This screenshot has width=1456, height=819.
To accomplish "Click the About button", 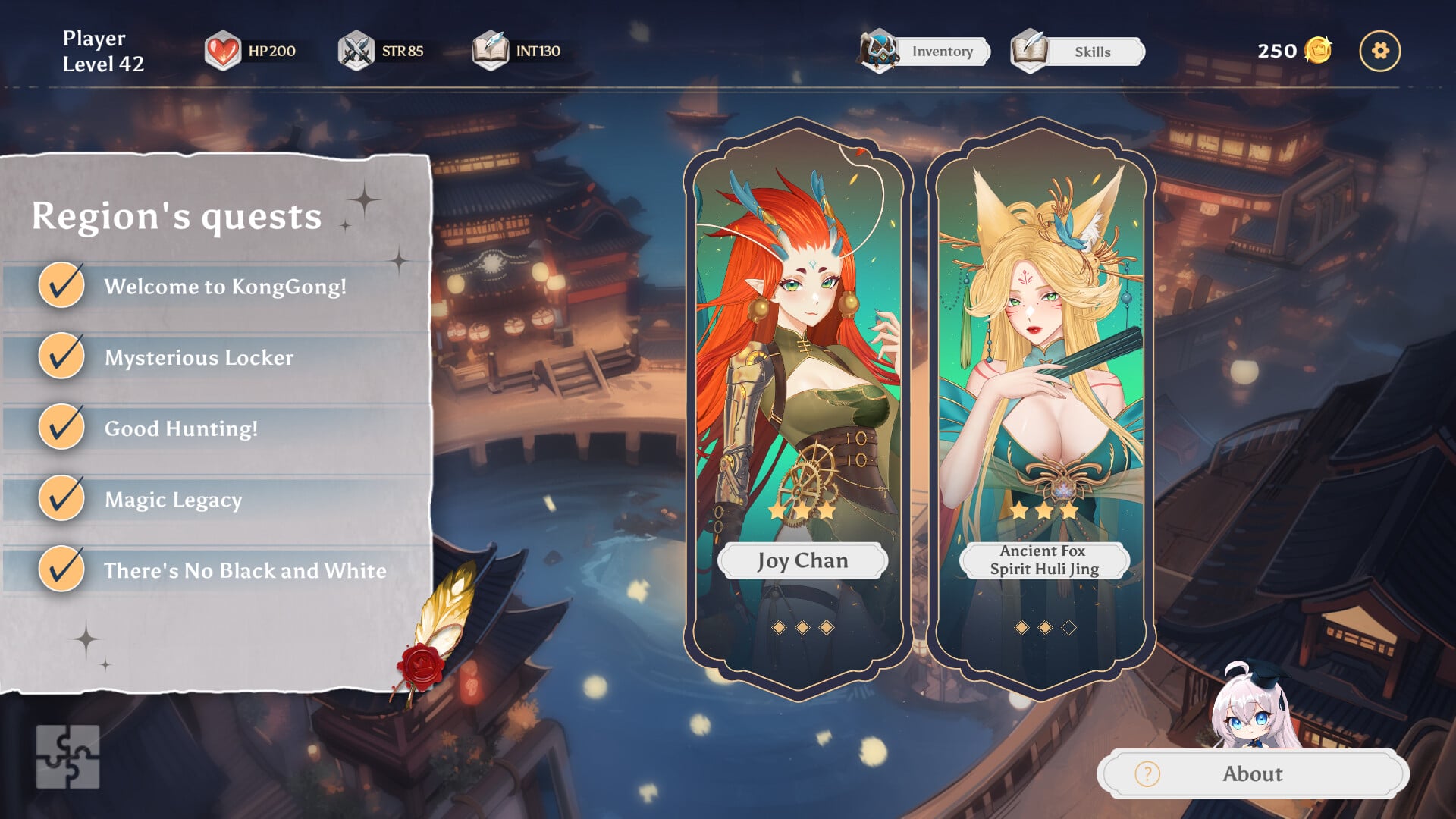I will (x=1252, y=773).
